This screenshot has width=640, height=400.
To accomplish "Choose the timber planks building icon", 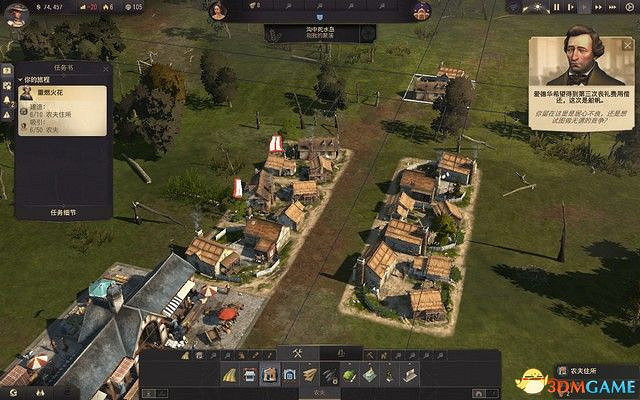I will point(309,375).
